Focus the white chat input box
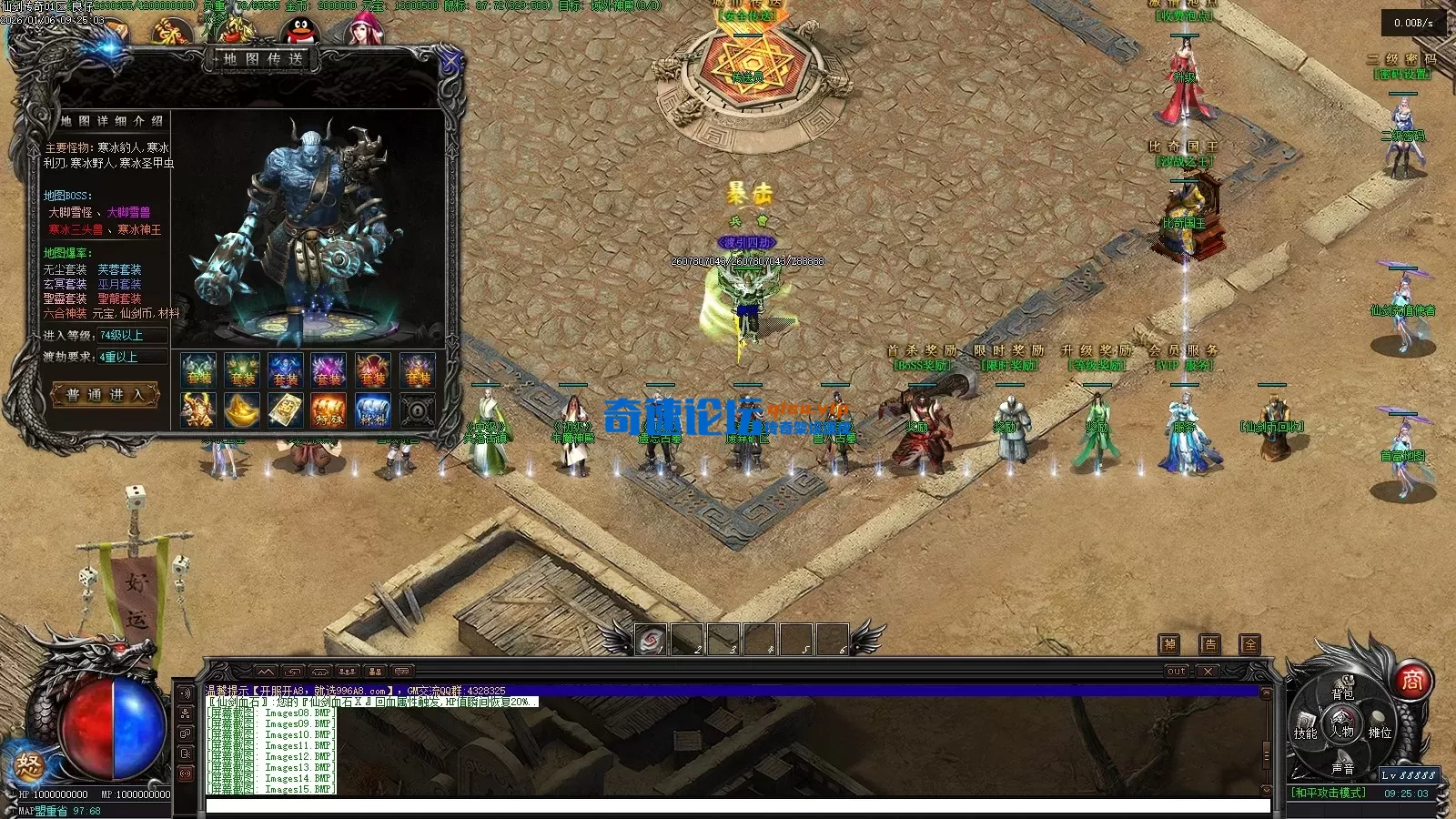This screenshot has height=819, width=1456. (737, 806)
